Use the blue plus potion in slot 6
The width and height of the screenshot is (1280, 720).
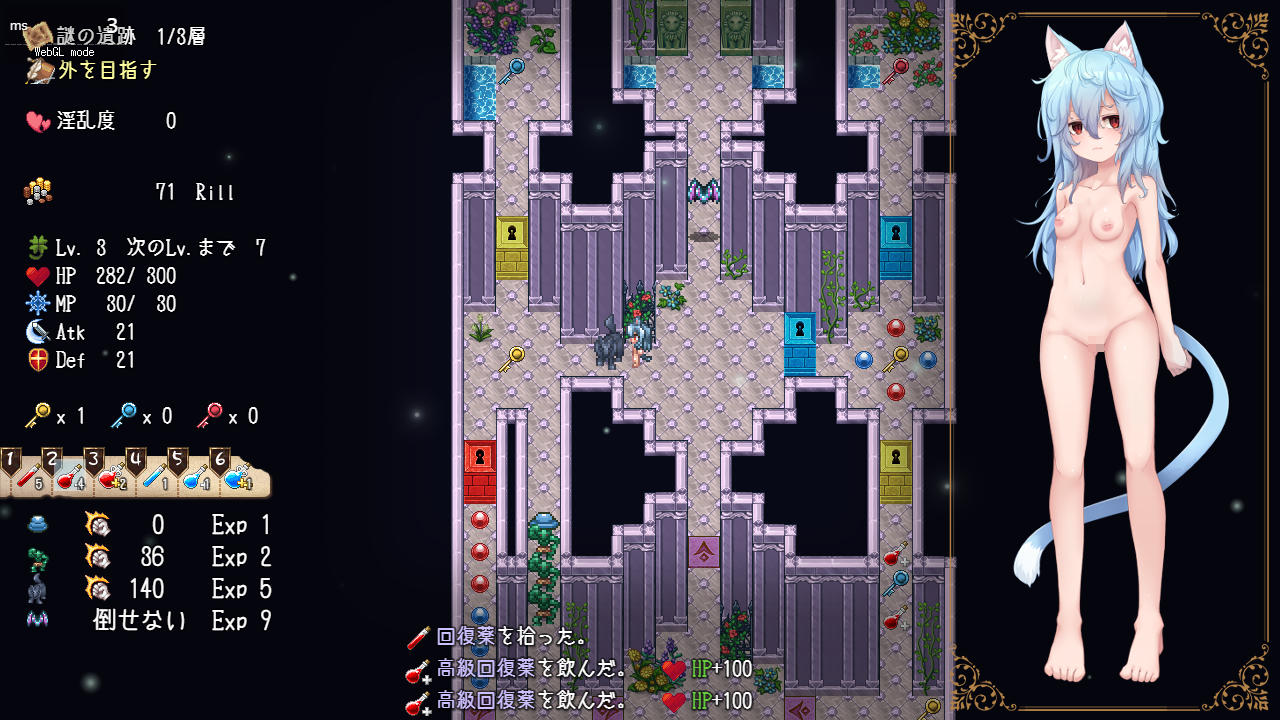pos(237,478)
